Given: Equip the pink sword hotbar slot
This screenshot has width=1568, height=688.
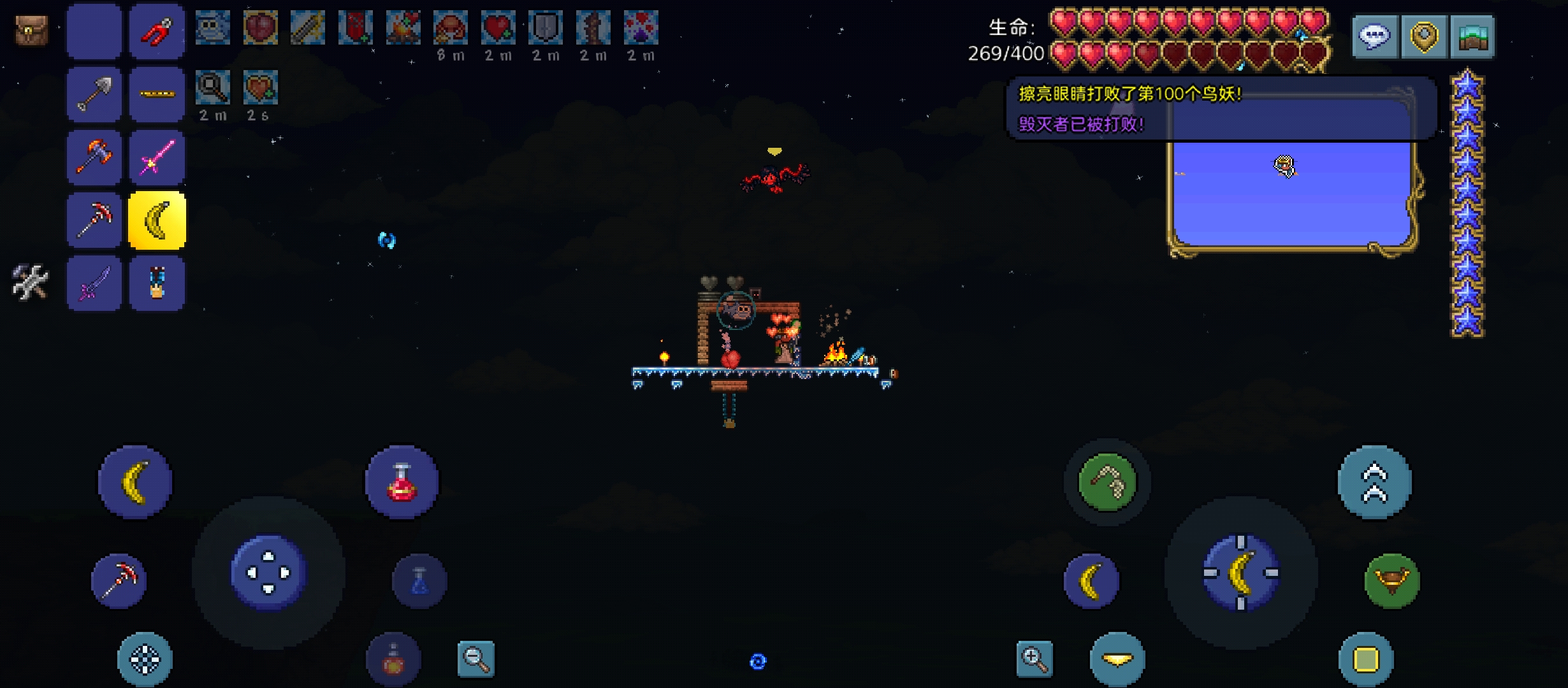Looking at the screenshot, I should pos(157,157).
